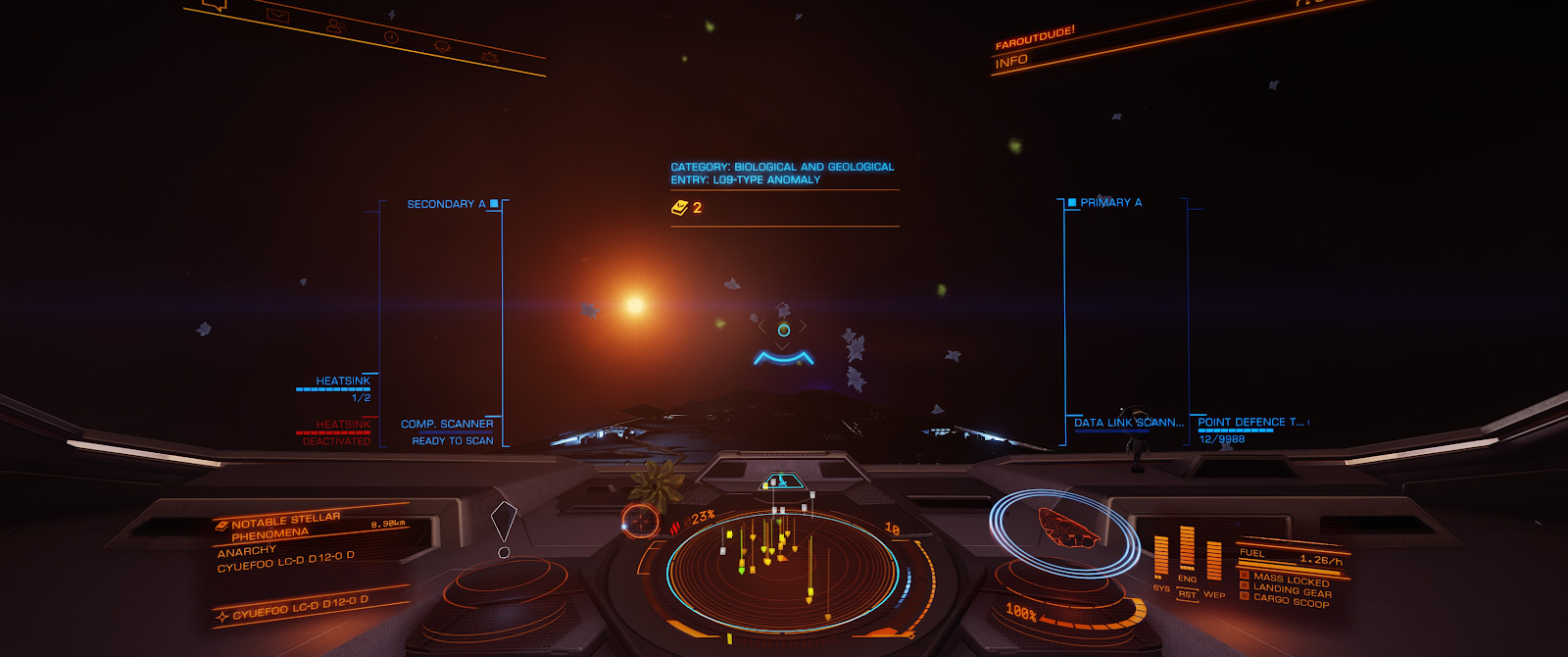Open the top-right INFO panel
The image size is (1568, 657).
pos(1011,62)
